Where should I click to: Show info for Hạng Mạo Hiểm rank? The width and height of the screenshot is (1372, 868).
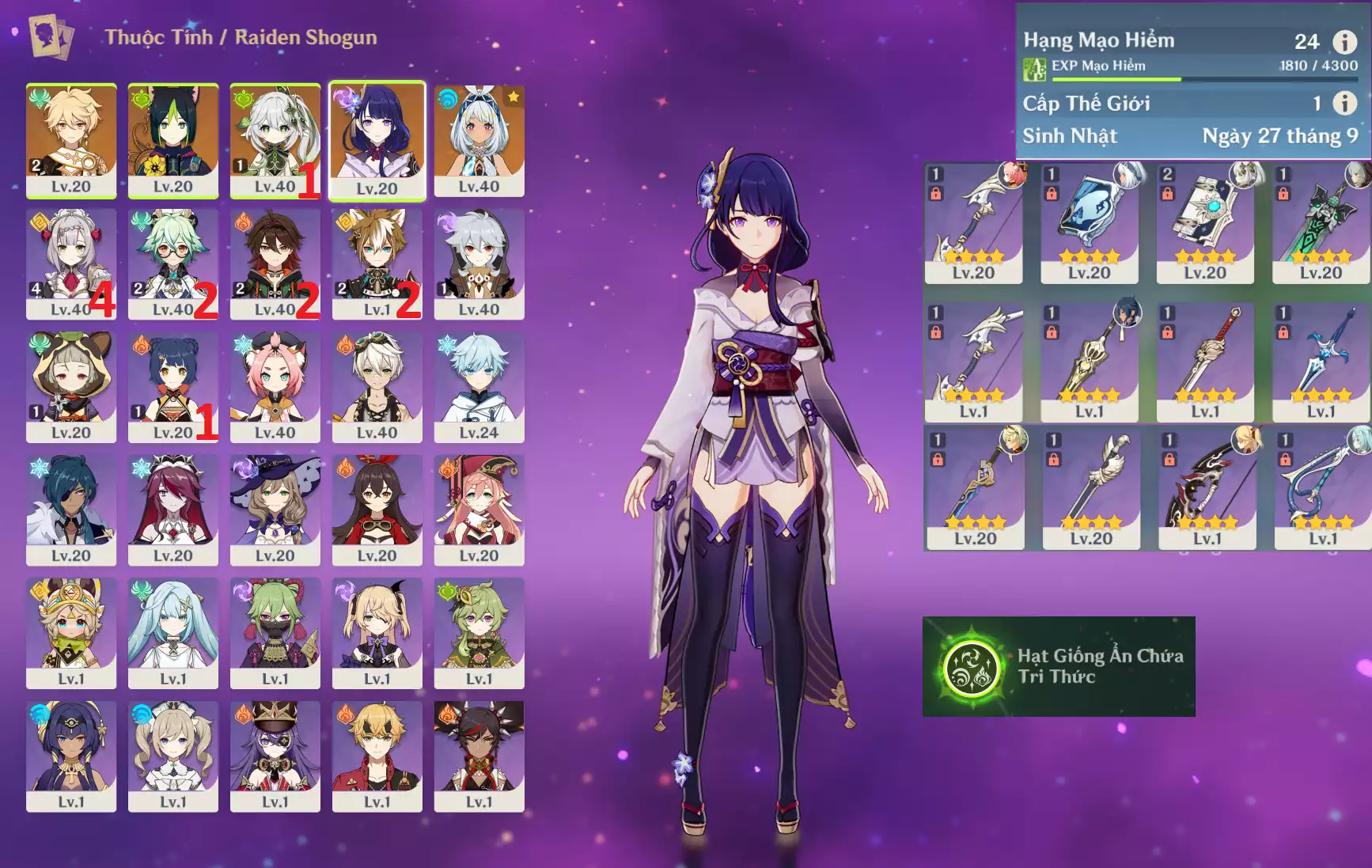coord(1344,41)
